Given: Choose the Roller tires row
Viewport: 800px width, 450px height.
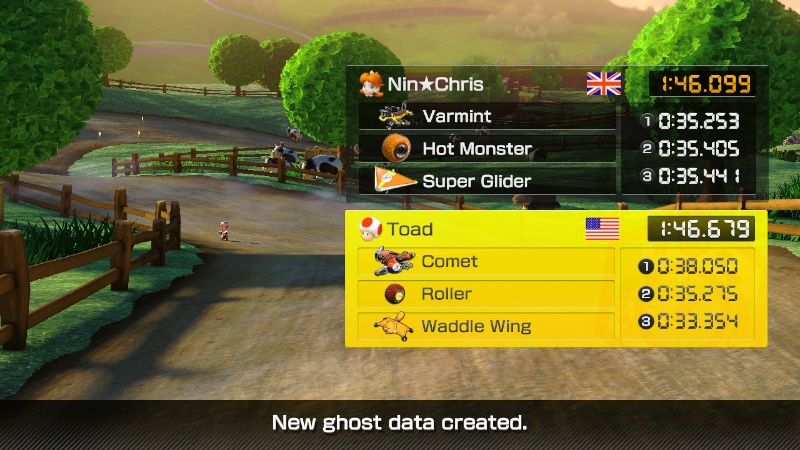Looking at the screenshot, I should (486, 294).
